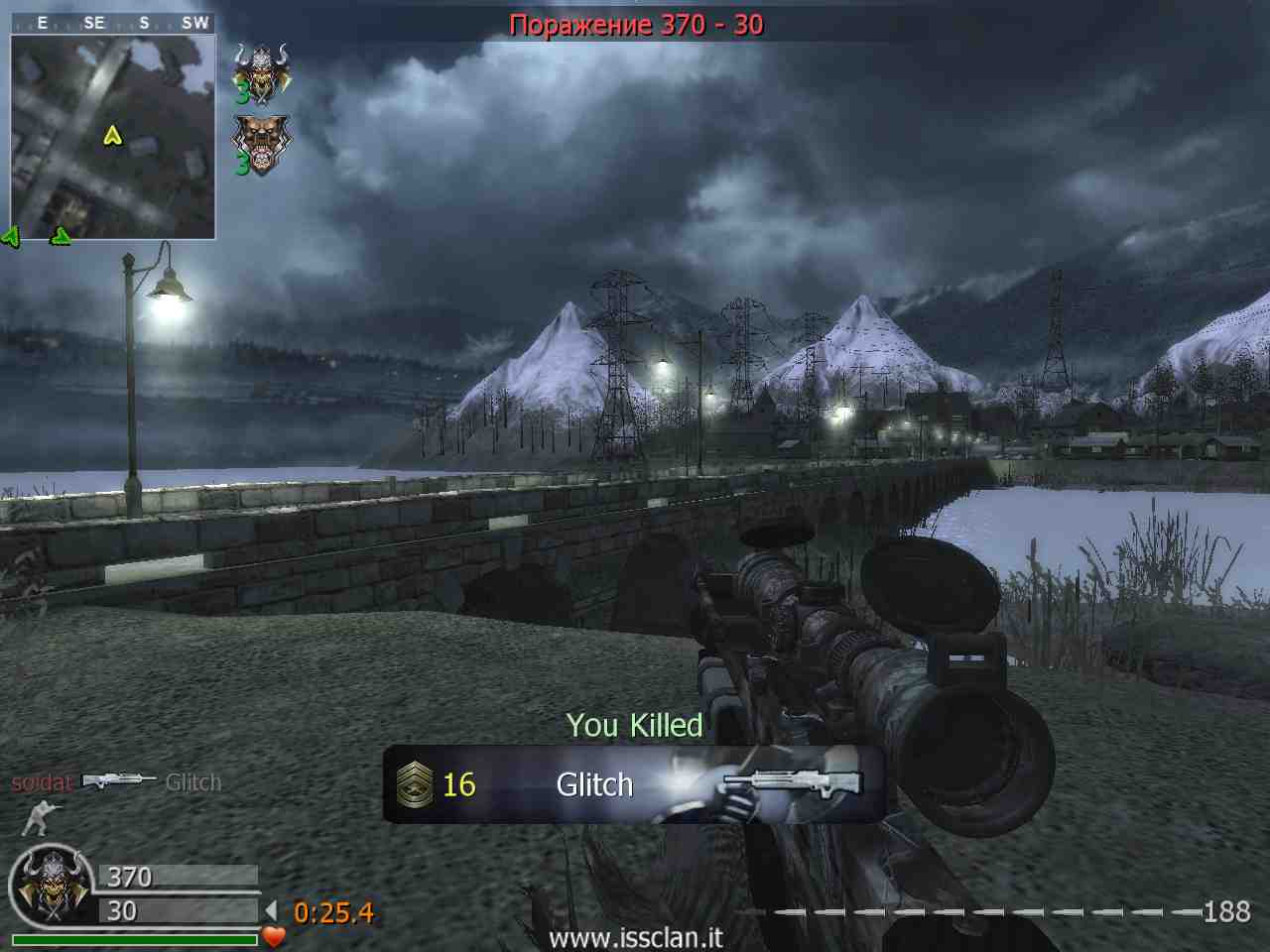Select the yellow player arrow on the minimap
Screen dimensions: 1270x952
click(112, 135)
